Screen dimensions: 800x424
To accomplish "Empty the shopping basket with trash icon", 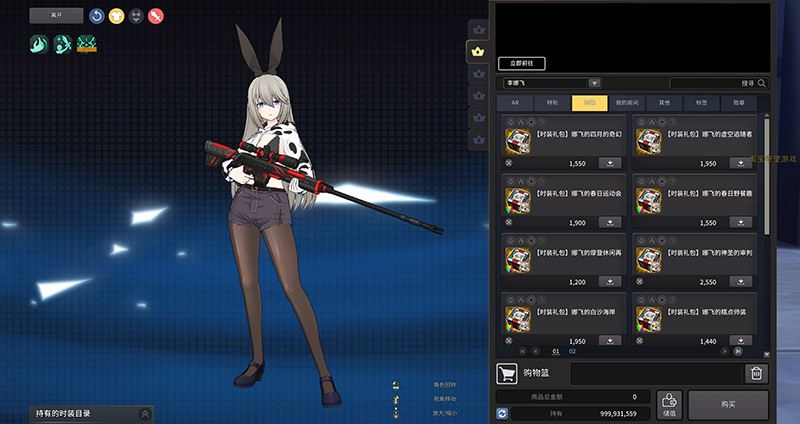I will (x=757, y=374).
